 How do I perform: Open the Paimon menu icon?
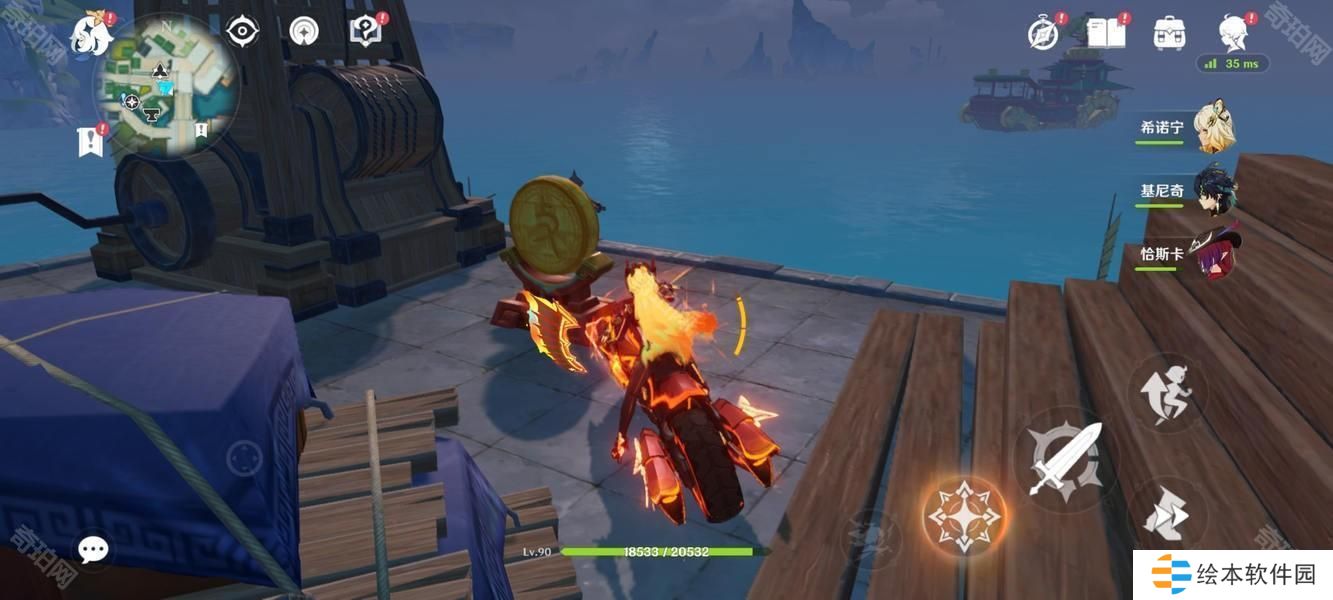point(90,33)
